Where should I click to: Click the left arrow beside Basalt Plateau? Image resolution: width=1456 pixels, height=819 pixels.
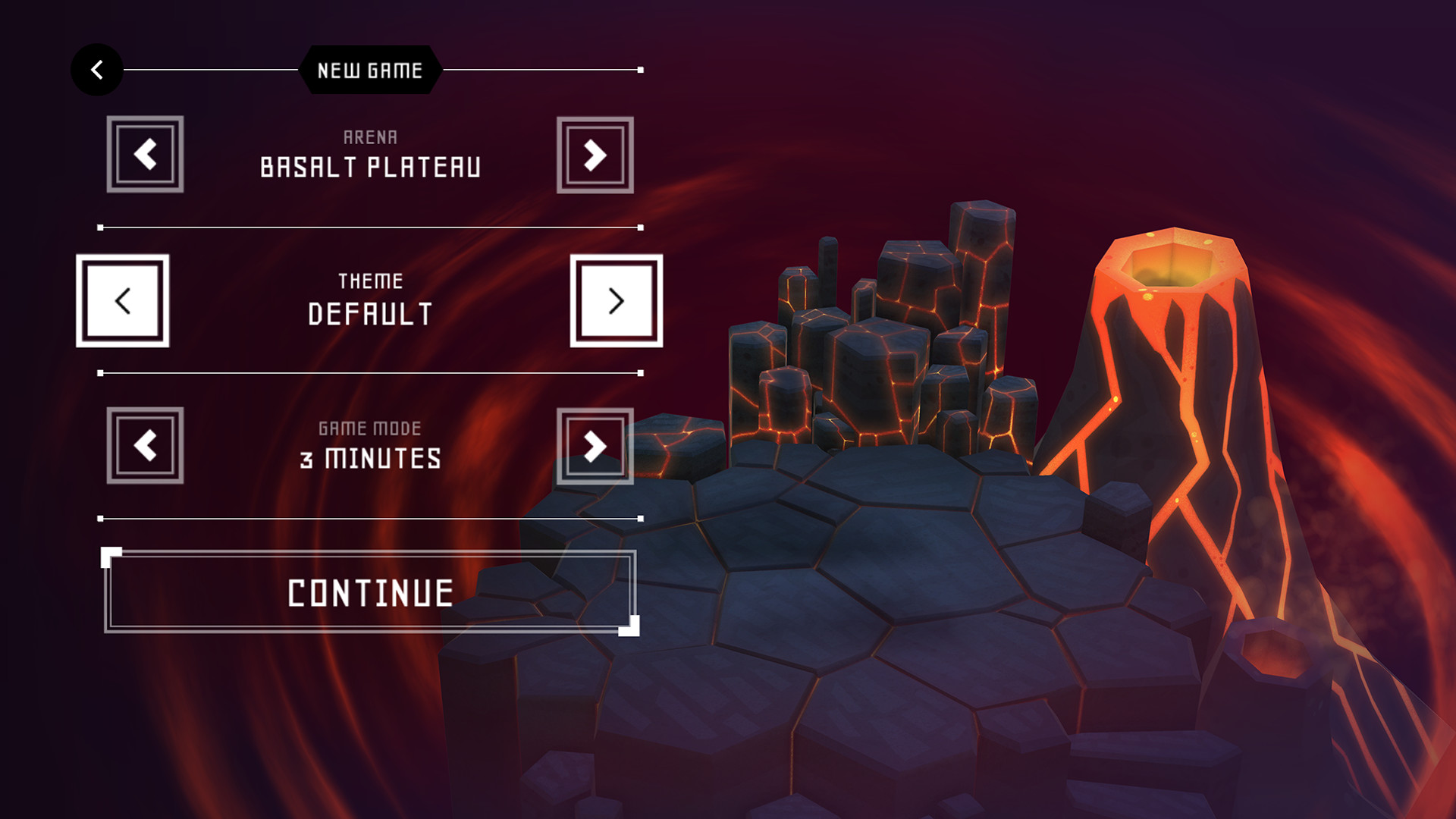tap(144, 154)
